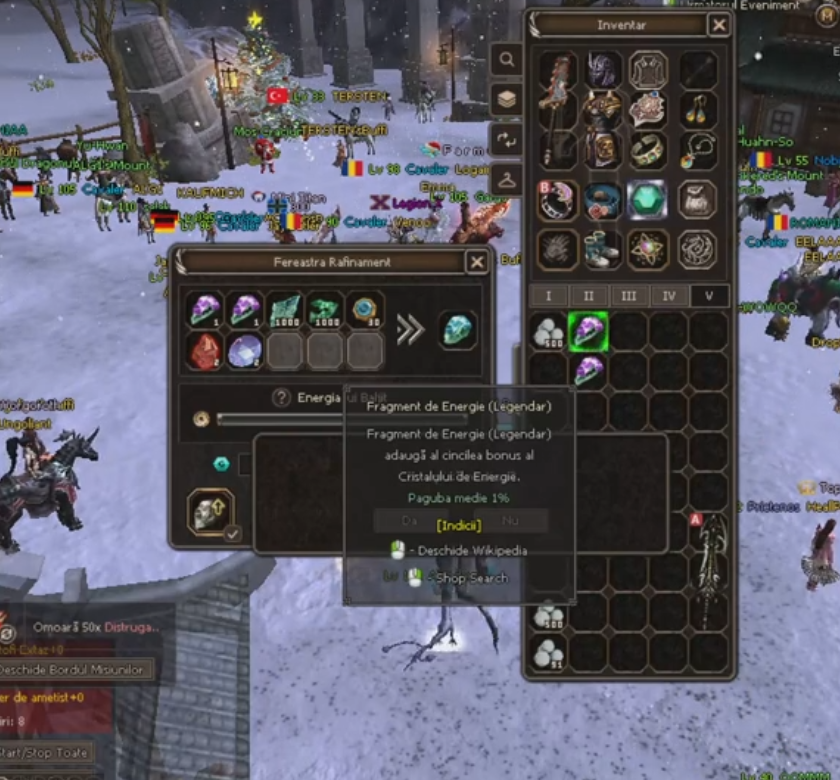
Task: Click the question mark help icon
Action: point(282,397)
